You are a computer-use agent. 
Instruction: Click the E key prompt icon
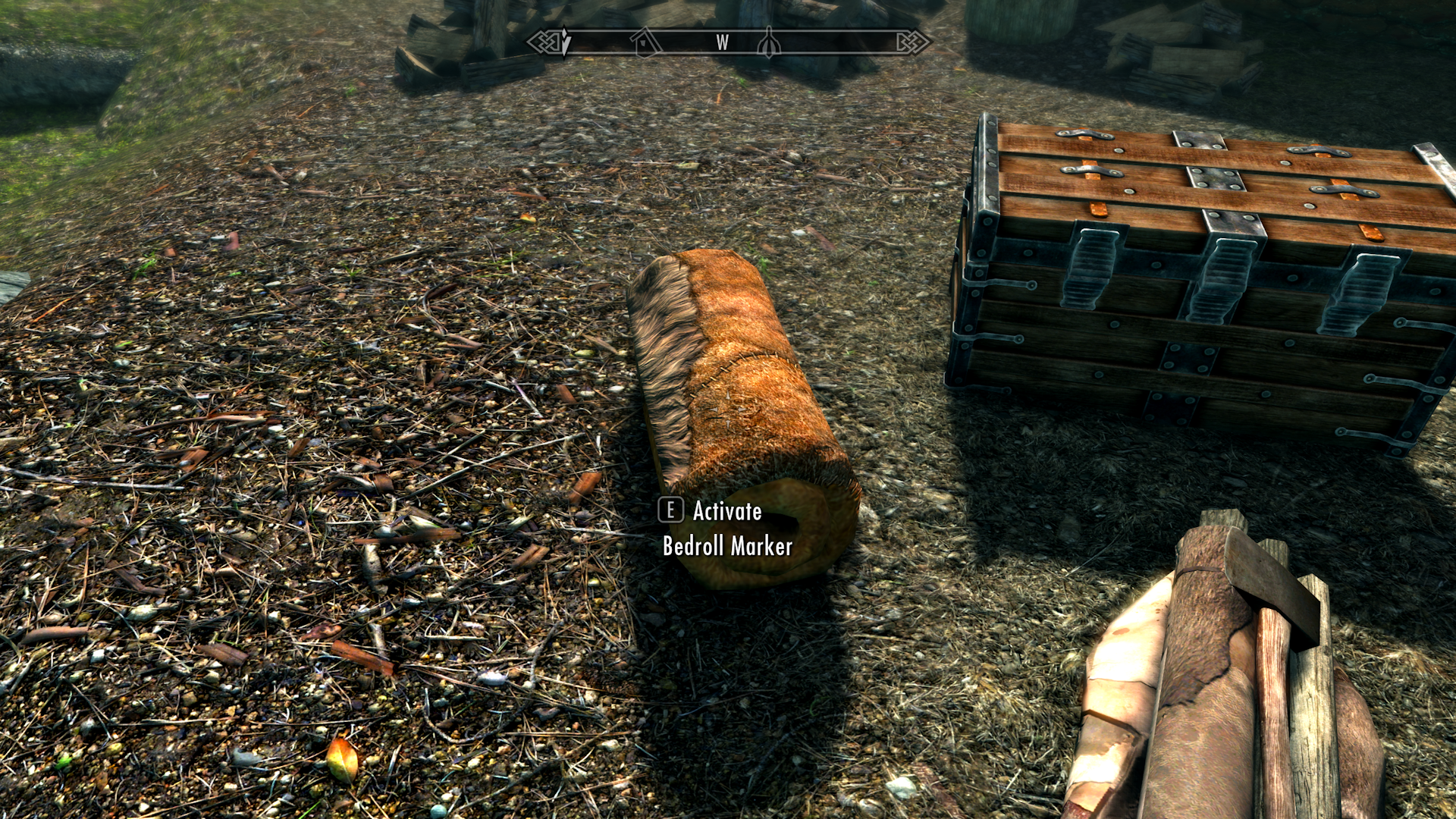coord(670,512)
